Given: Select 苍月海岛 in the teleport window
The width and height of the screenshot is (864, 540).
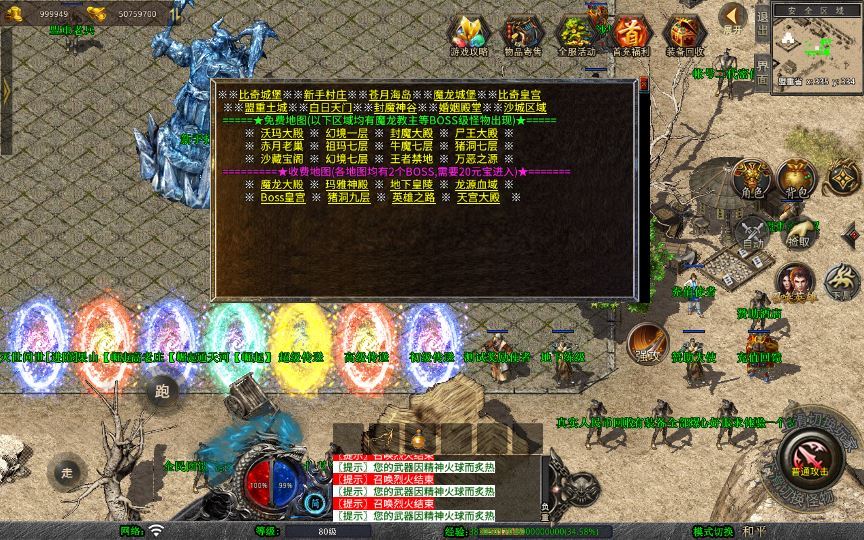Looking at the screenshot, I should pos(388,94).
